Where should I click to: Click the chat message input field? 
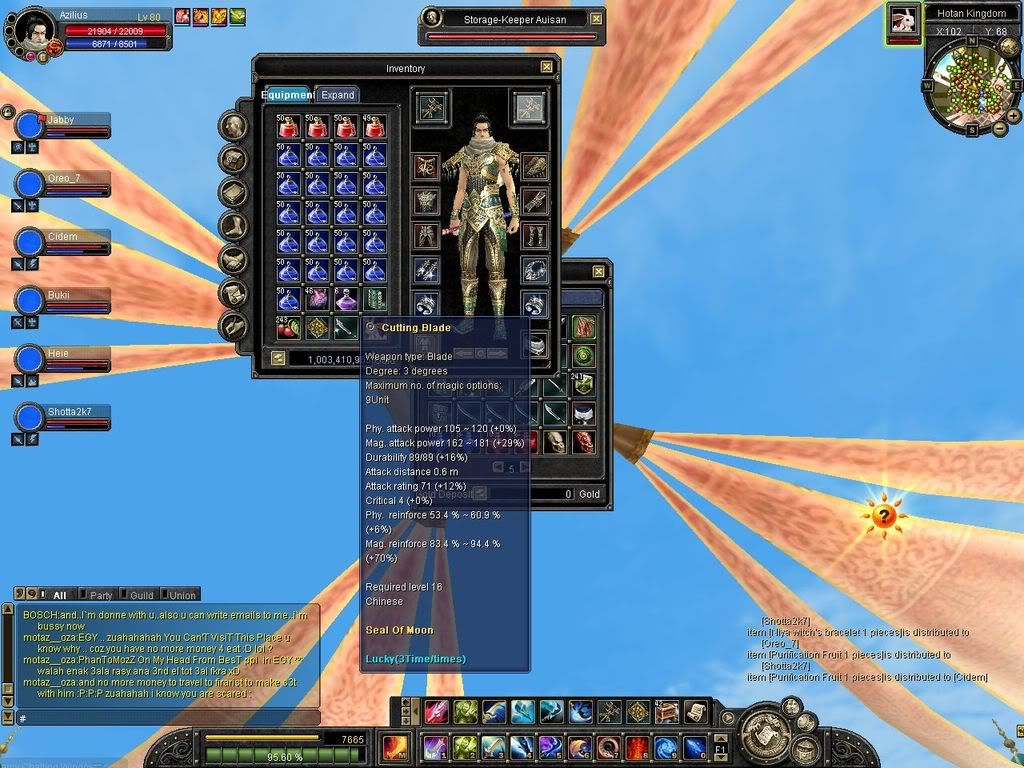point(165,718)
